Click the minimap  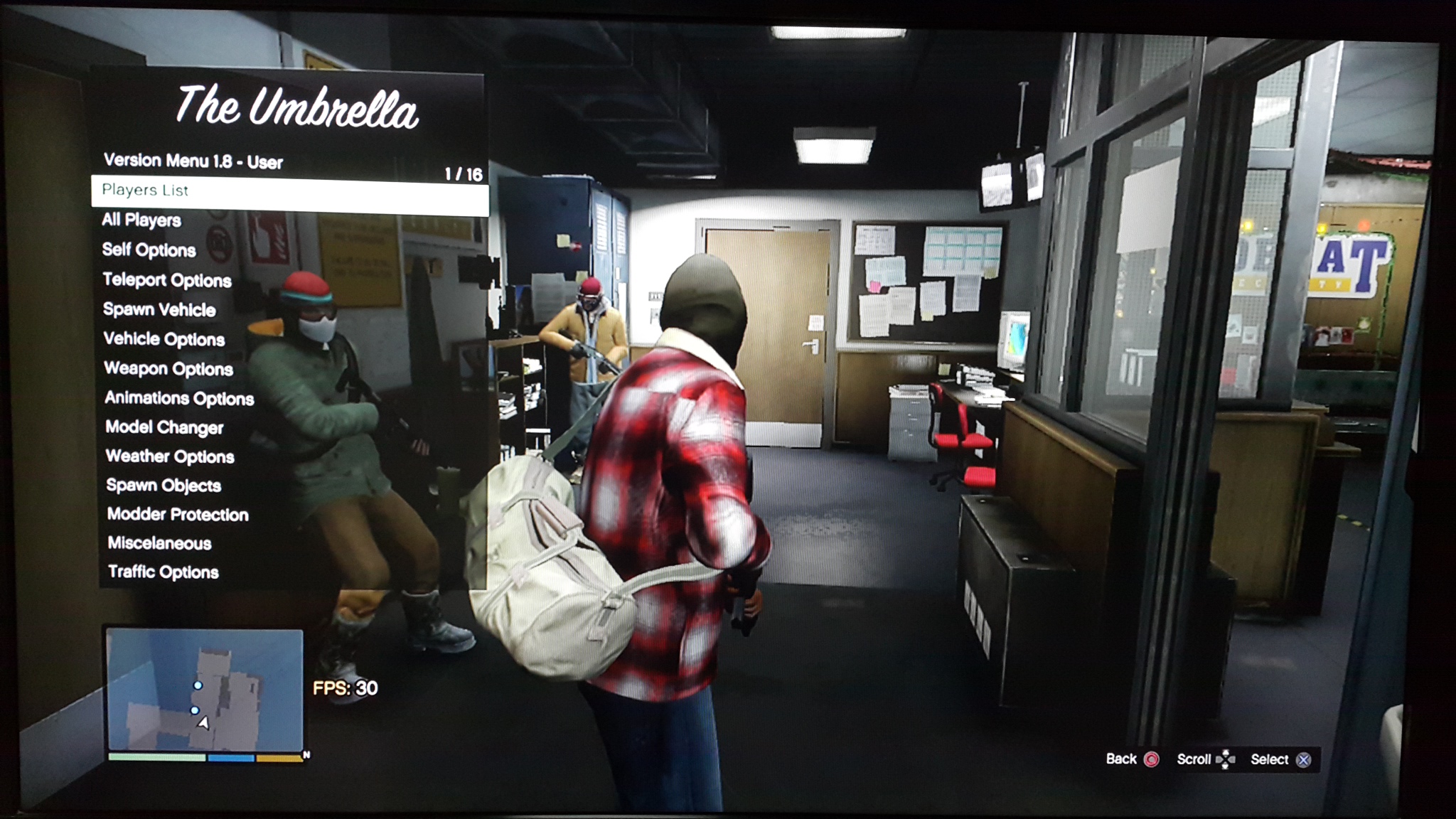click(205, 690)
